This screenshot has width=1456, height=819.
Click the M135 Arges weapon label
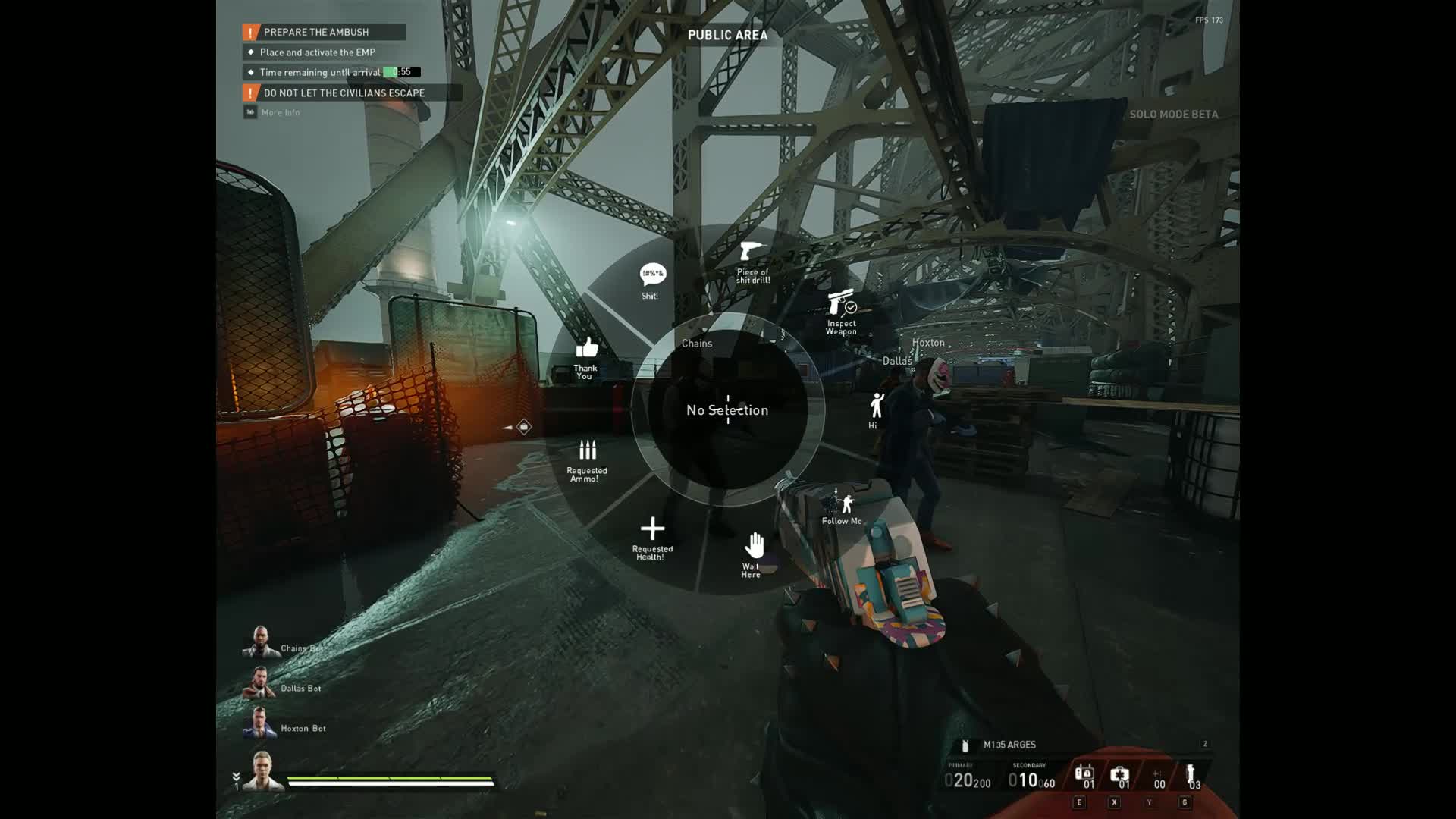tap(1009, 745)
